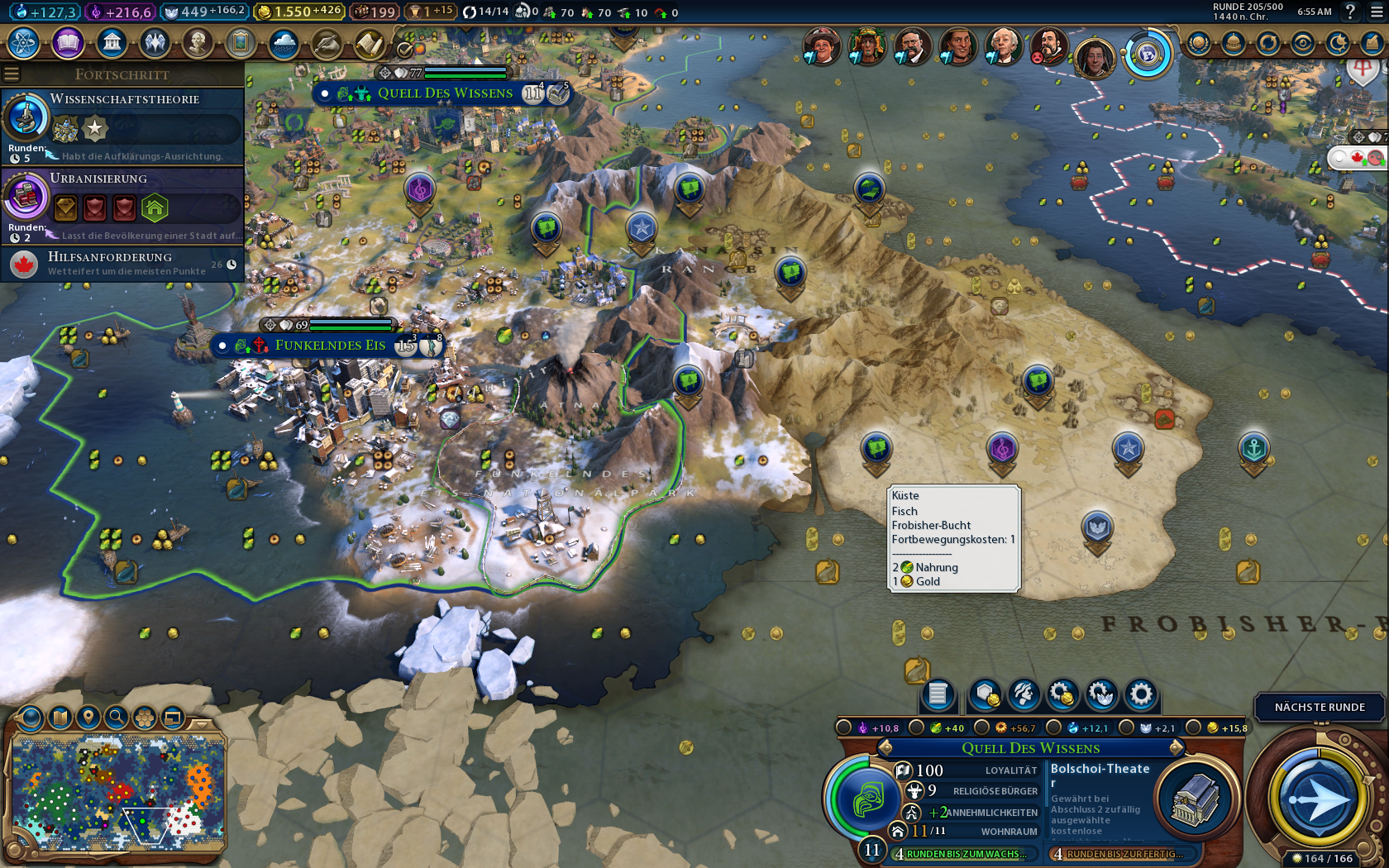Collapse the minimap with arrow tab
Viewport: 1389px width, 868px height.
pyautogui.click(x=202, y=724)
